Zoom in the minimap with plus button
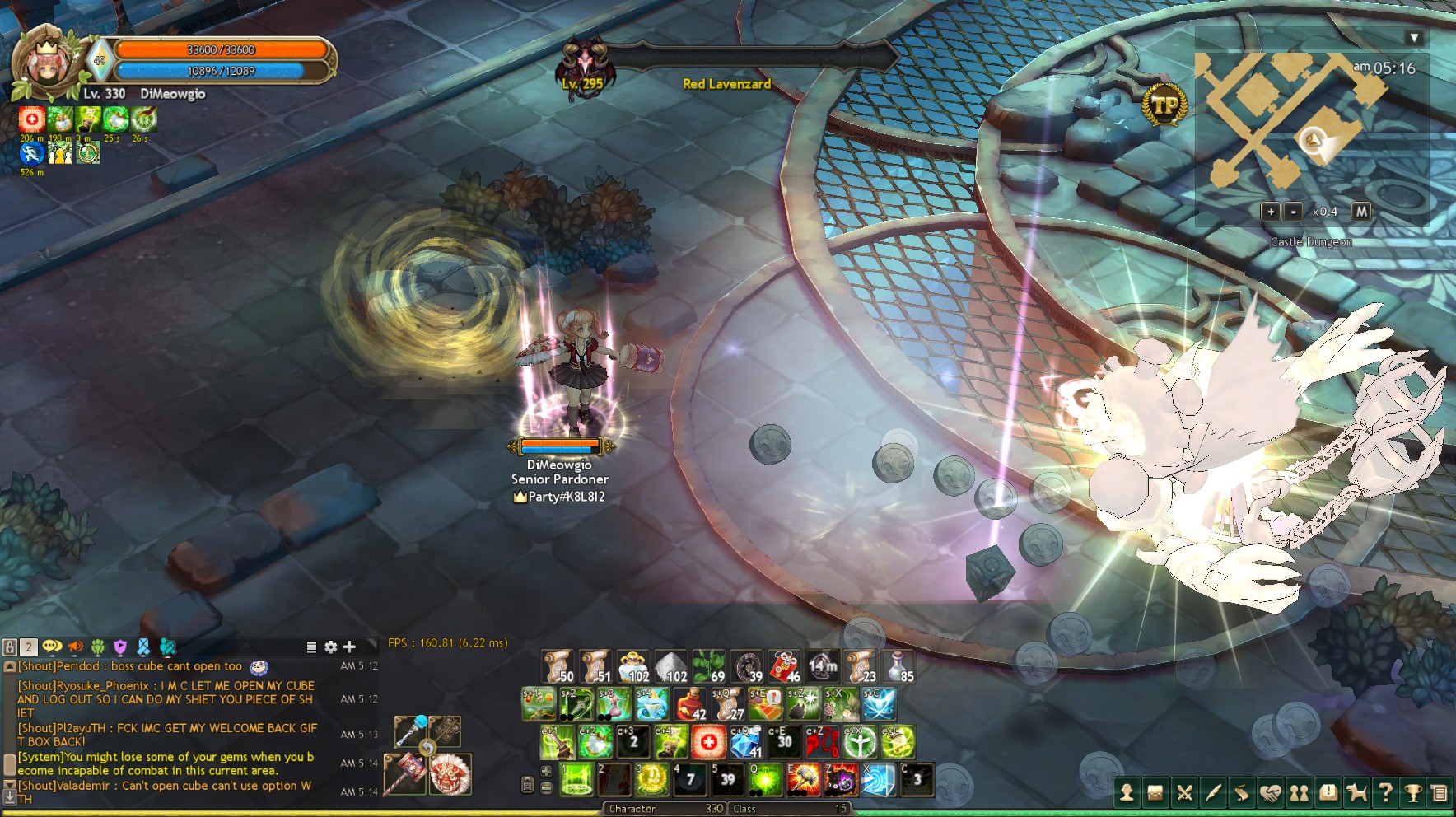Viewport: 1456px width, 817px height. pos(1271,212)
